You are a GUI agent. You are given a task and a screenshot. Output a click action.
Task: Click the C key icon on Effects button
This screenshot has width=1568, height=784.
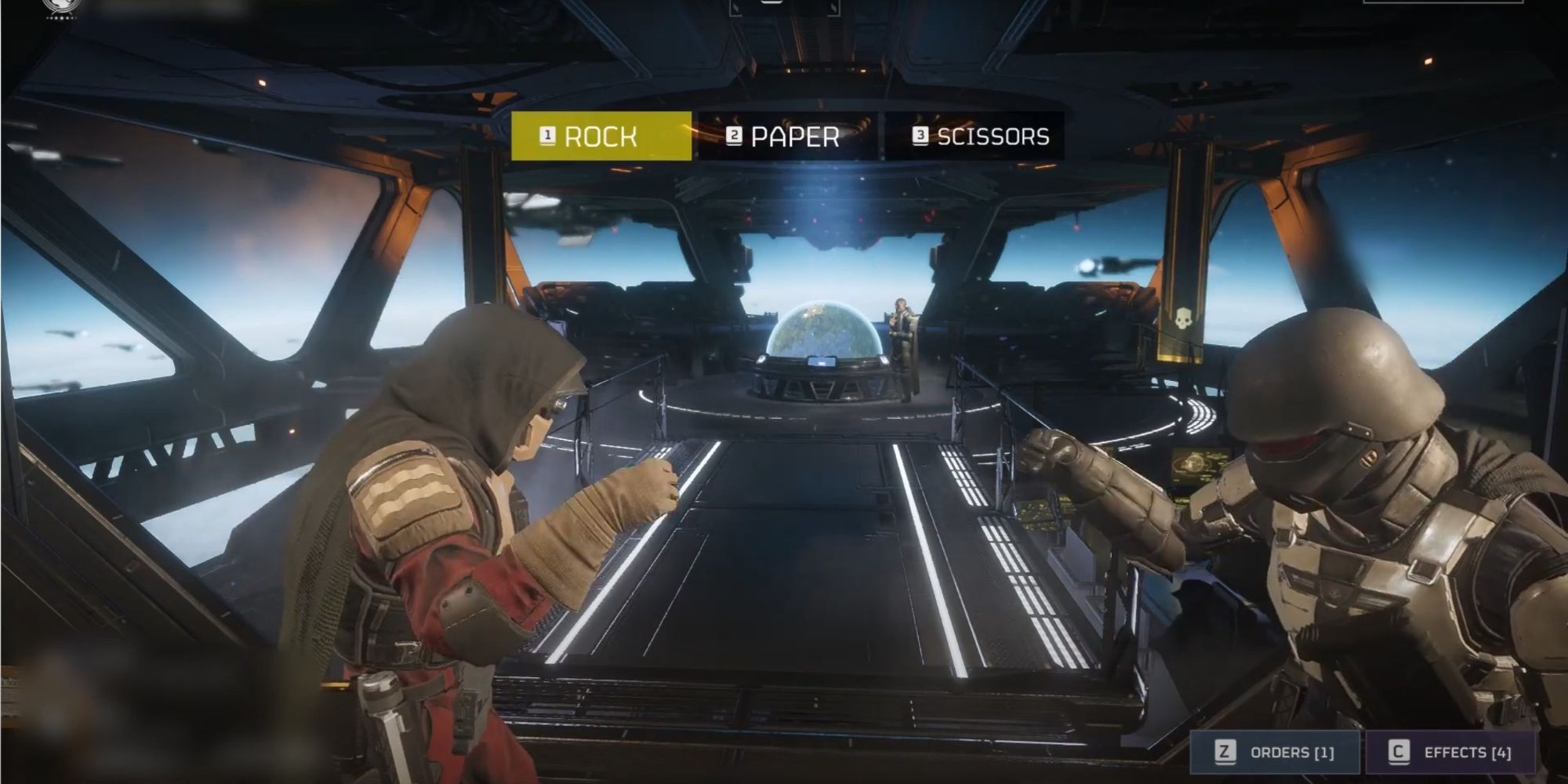click(1399, 751)
